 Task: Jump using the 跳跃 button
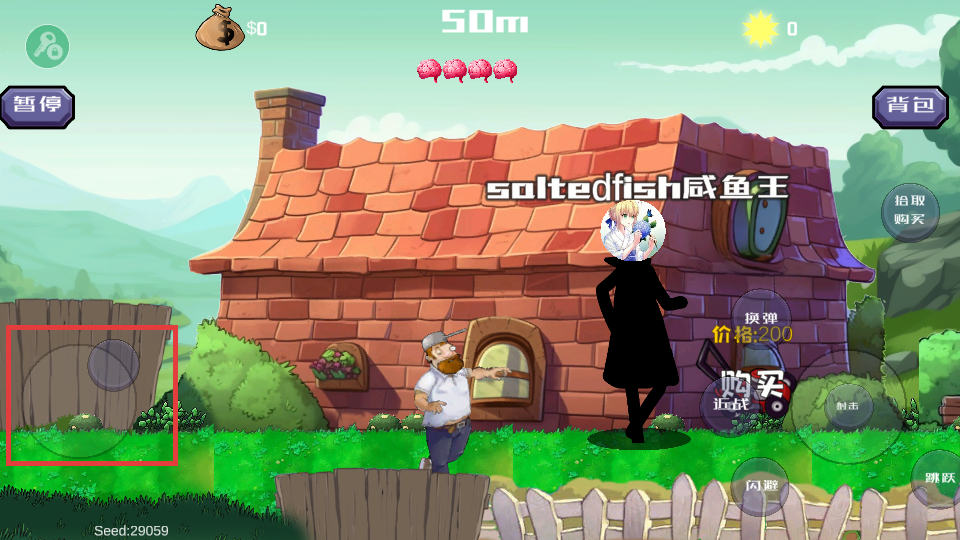click(x=937, y=478)
